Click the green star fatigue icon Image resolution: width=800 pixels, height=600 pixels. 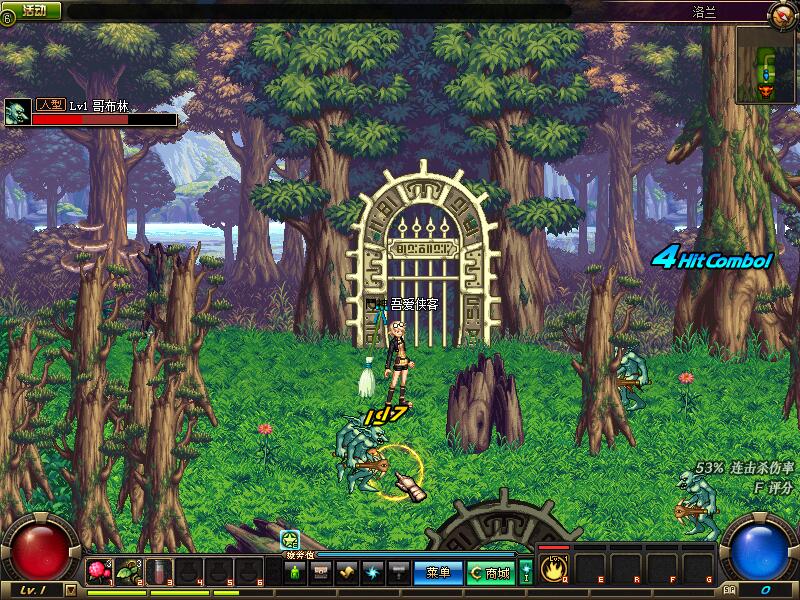(x=290, y=540)
